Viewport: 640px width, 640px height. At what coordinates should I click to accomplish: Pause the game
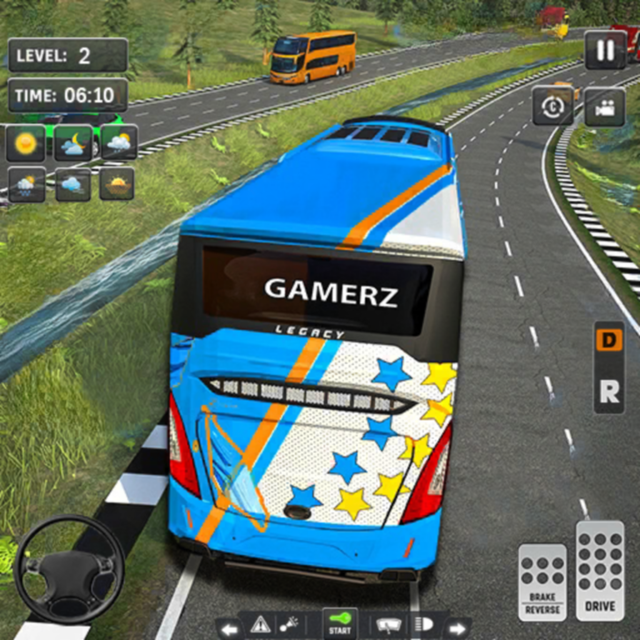click(x=605, y=51)
